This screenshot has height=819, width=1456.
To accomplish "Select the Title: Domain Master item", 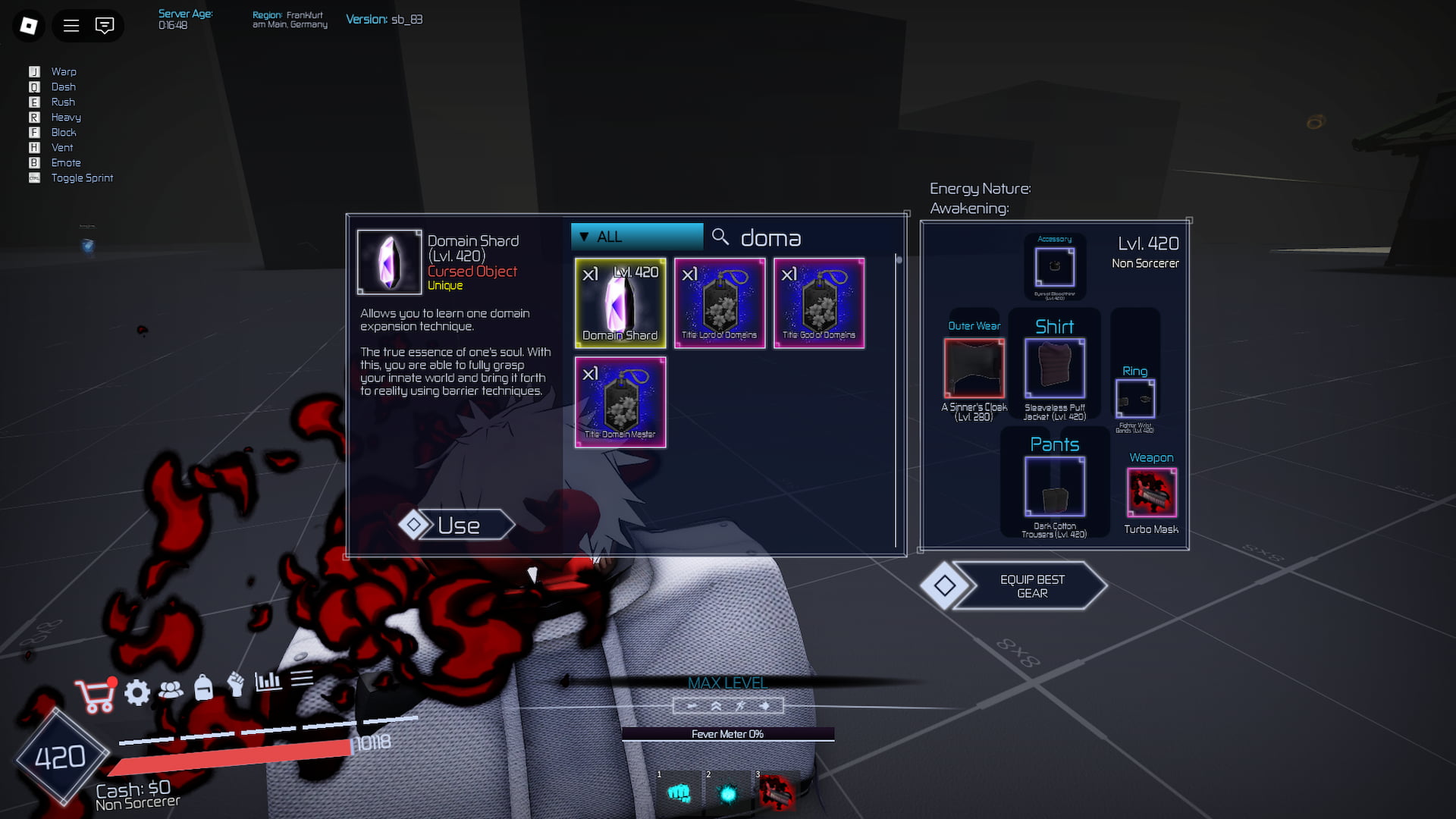I will [620, 403].
